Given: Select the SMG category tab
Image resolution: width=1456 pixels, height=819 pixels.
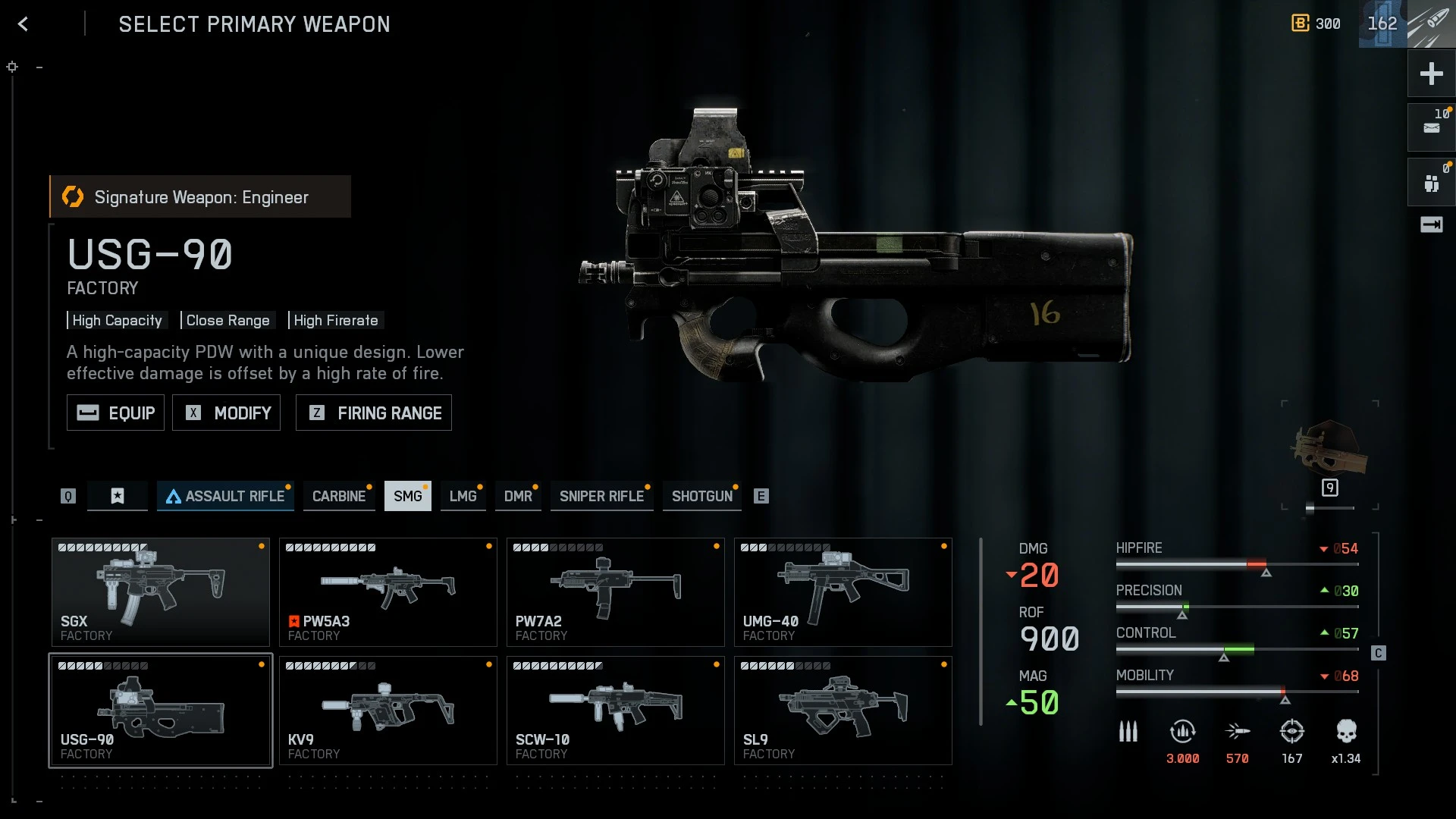Looking at the screenshot, I should 407,496.
